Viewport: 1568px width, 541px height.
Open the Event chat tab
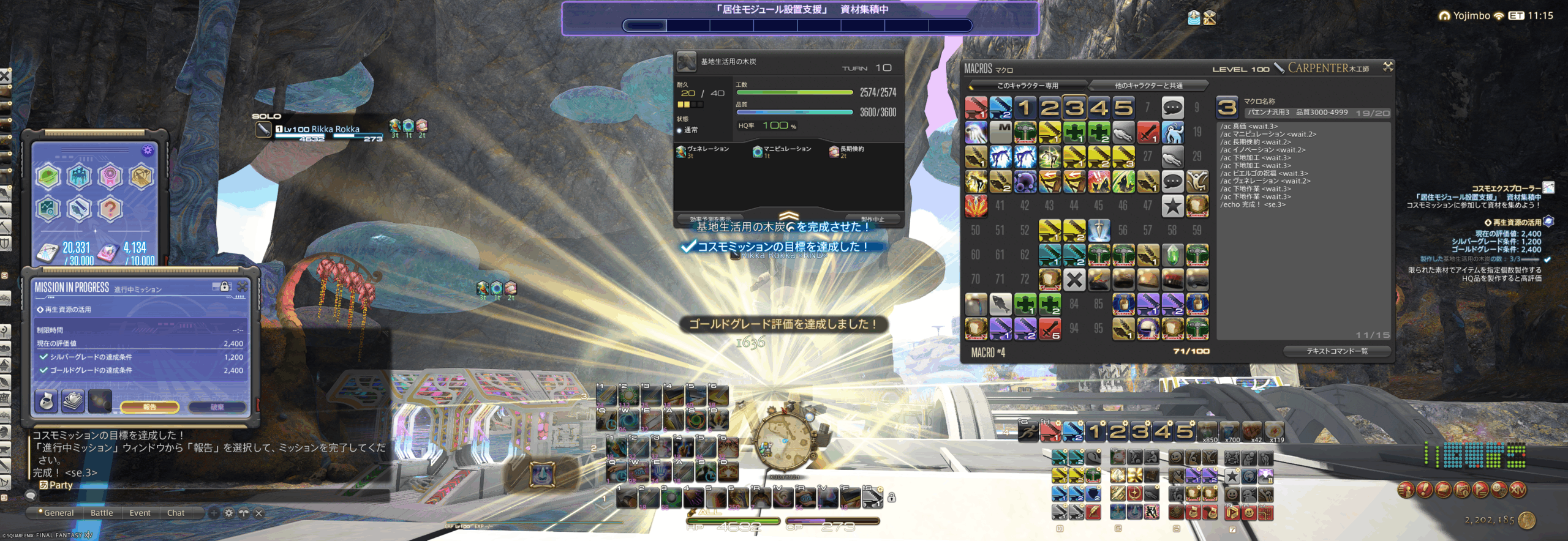point(140,513)
